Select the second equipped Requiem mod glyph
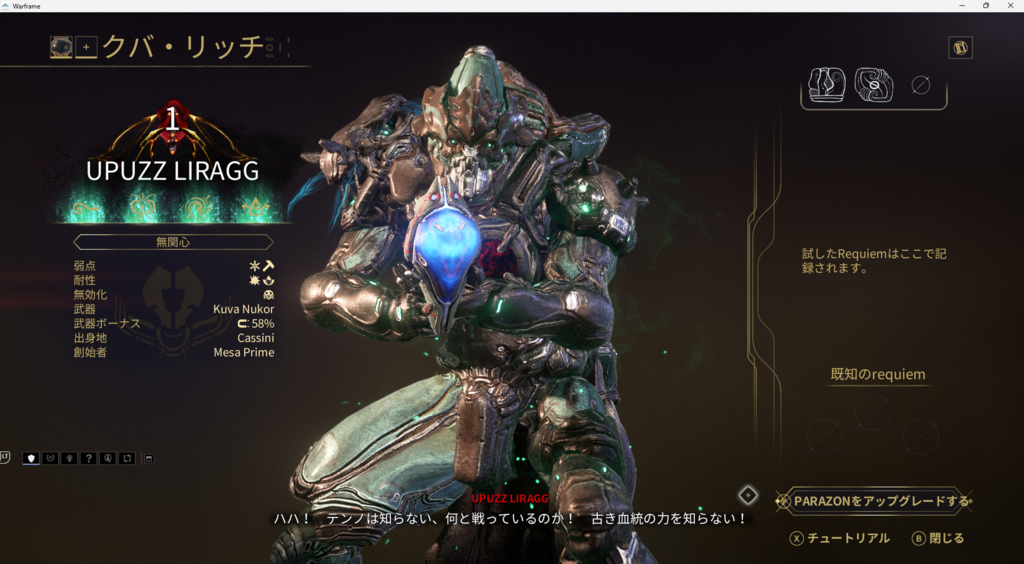 point(873,86)
